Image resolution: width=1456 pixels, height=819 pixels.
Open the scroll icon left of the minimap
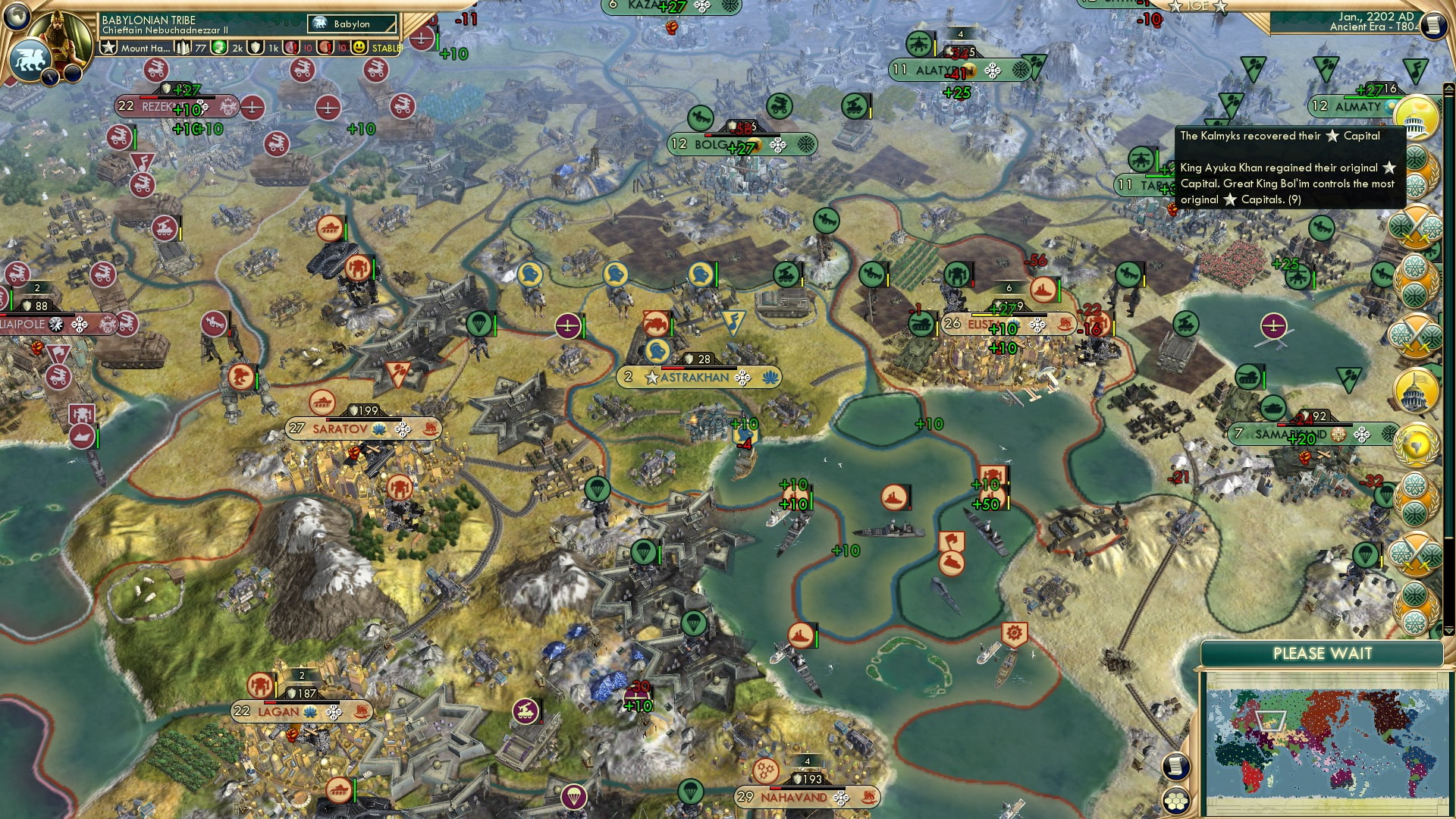pos(1175,766)
